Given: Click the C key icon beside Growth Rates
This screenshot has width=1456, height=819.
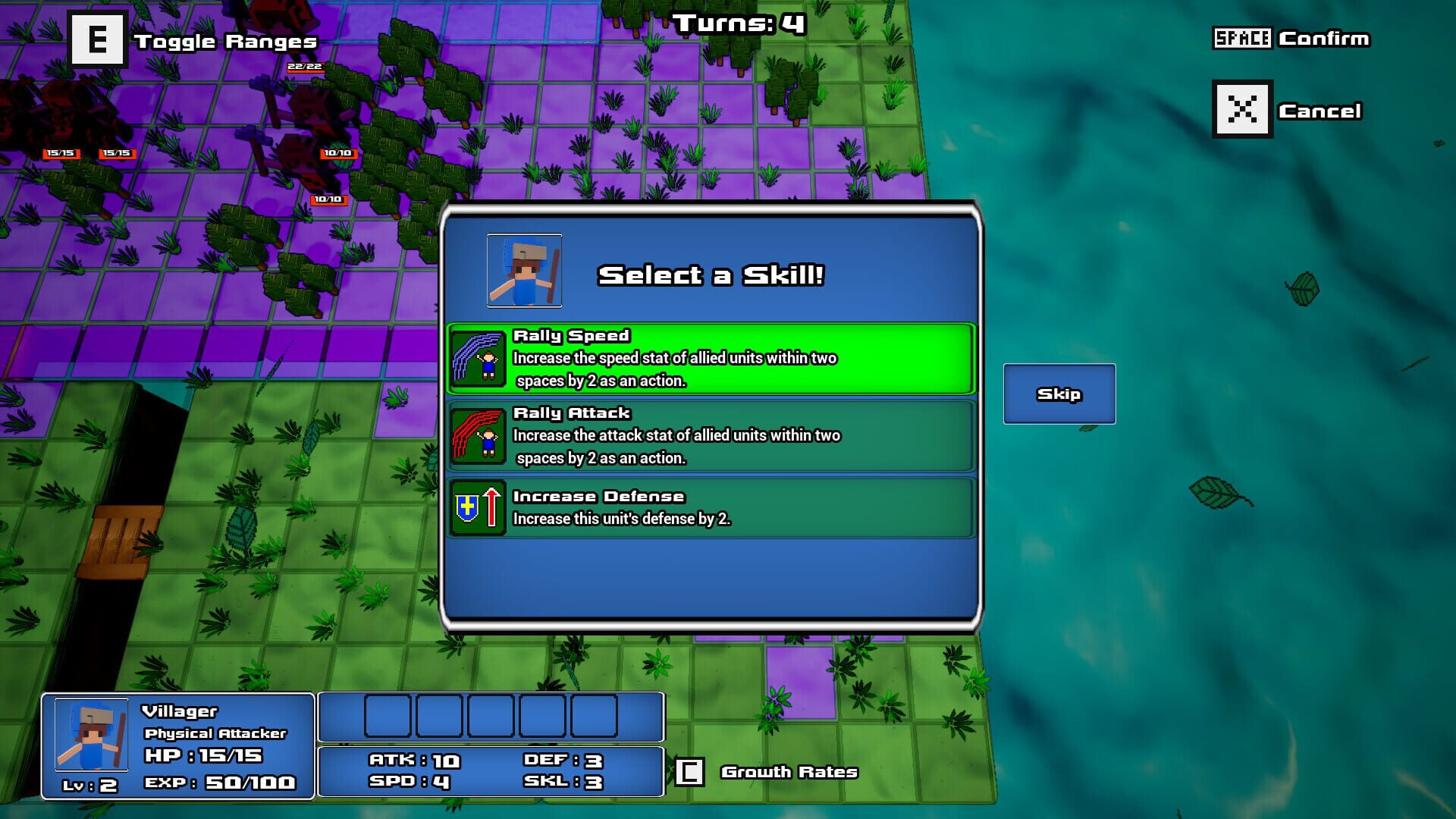Looking at the screenshot, I should (x=689, y=771).
